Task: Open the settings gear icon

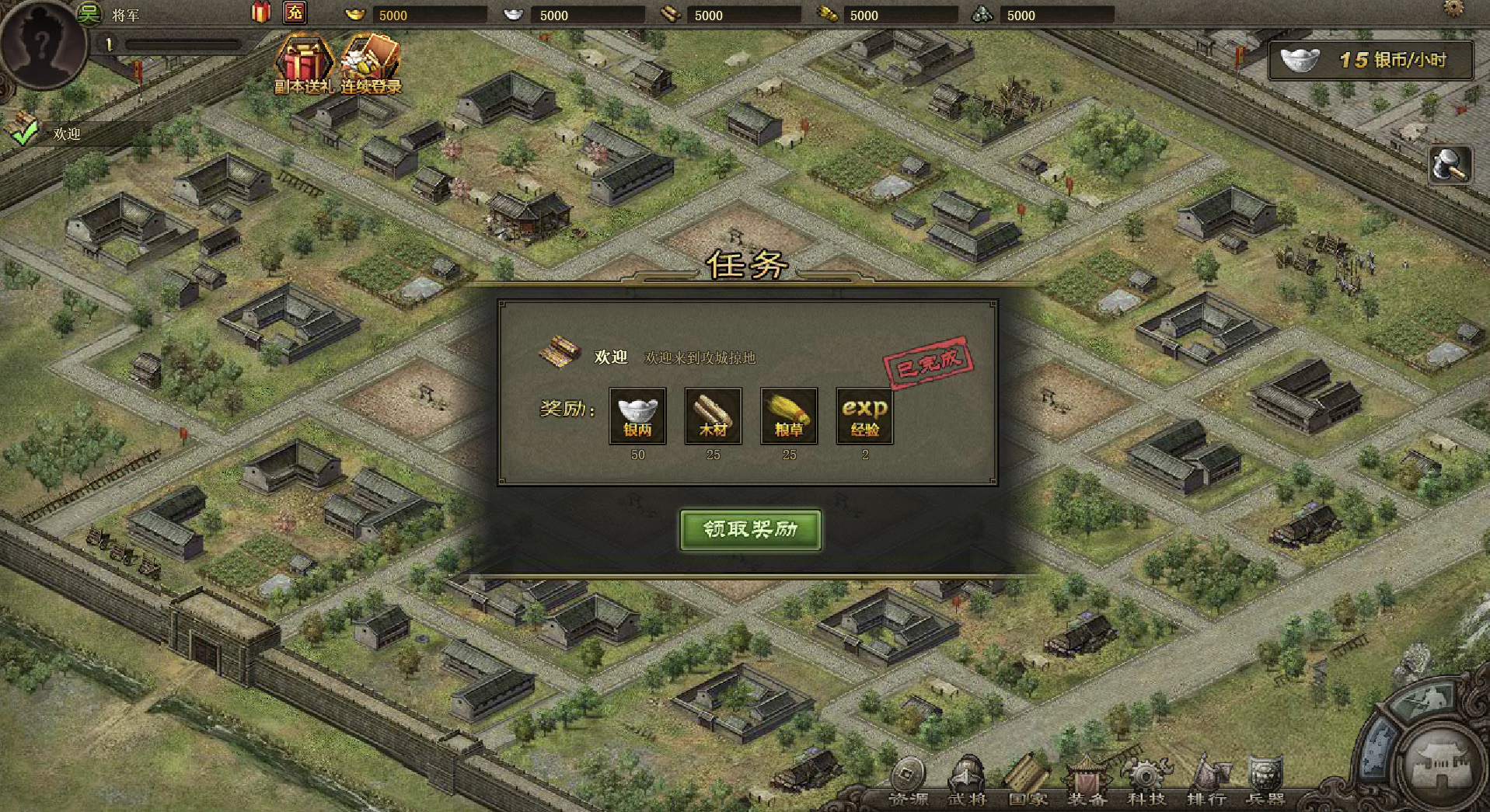Action: (1453, 9)
